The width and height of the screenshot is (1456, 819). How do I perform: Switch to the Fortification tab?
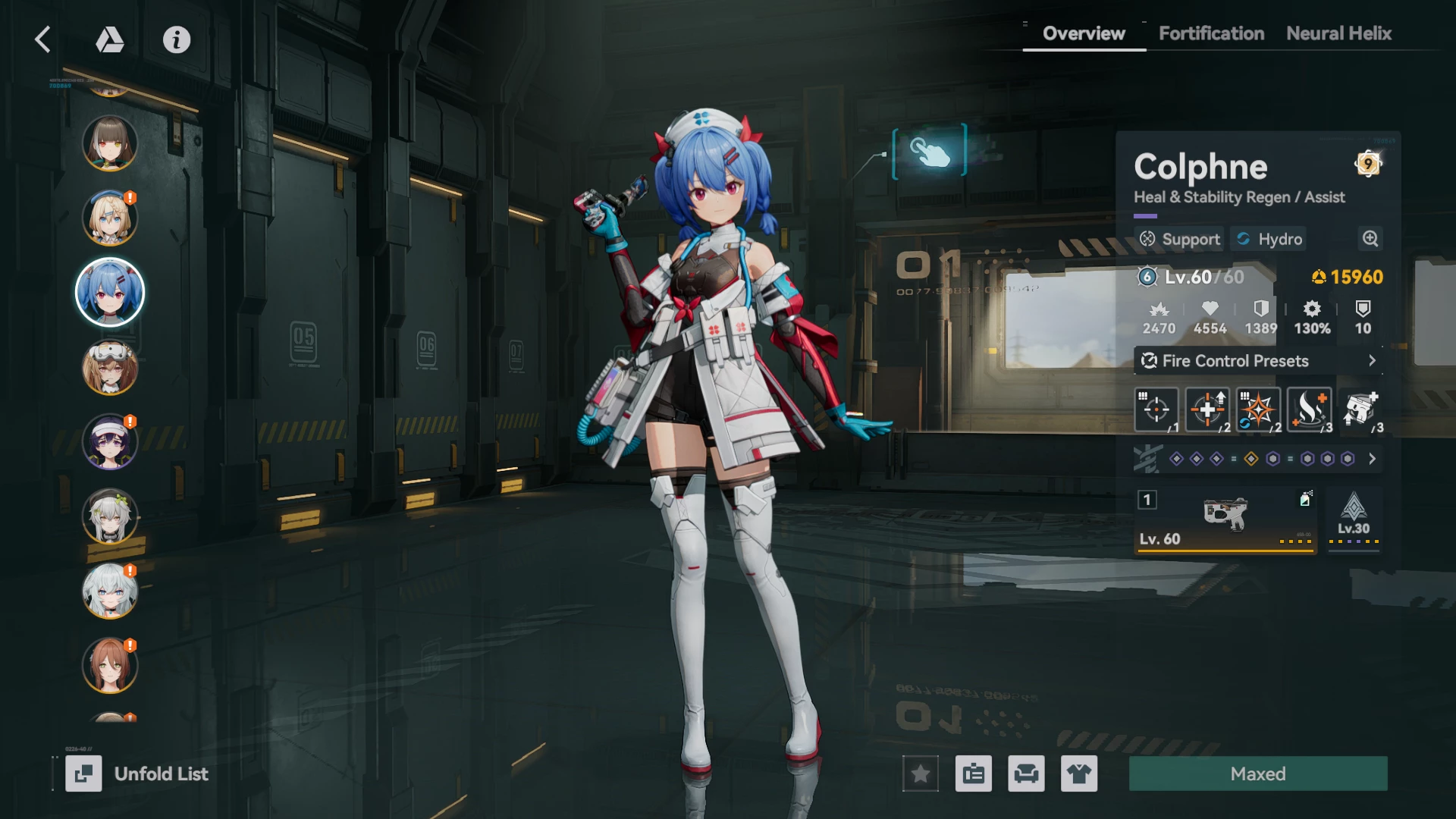click(x=1211, y=33)
